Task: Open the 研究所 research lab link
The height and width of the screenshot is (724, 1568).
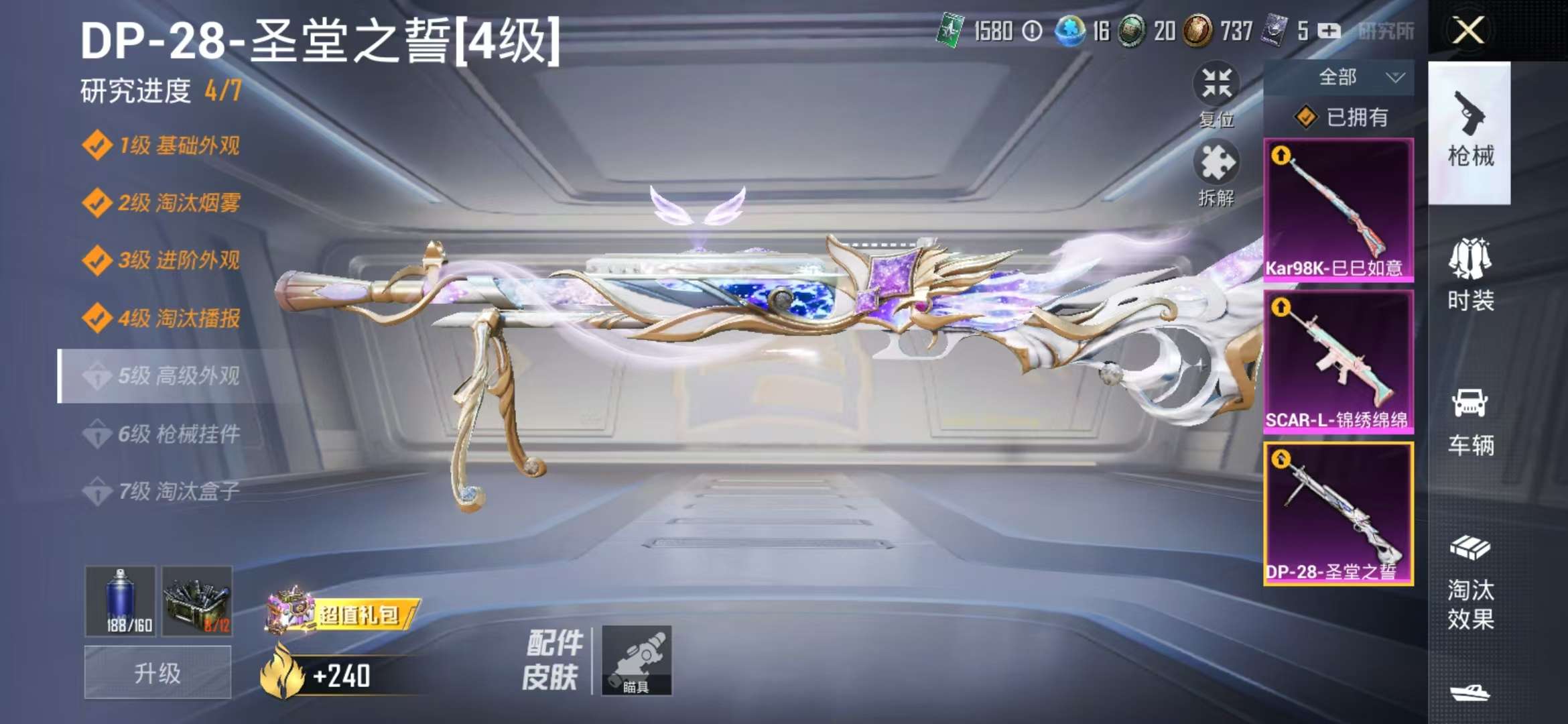Action: [x=1387, y=32]
